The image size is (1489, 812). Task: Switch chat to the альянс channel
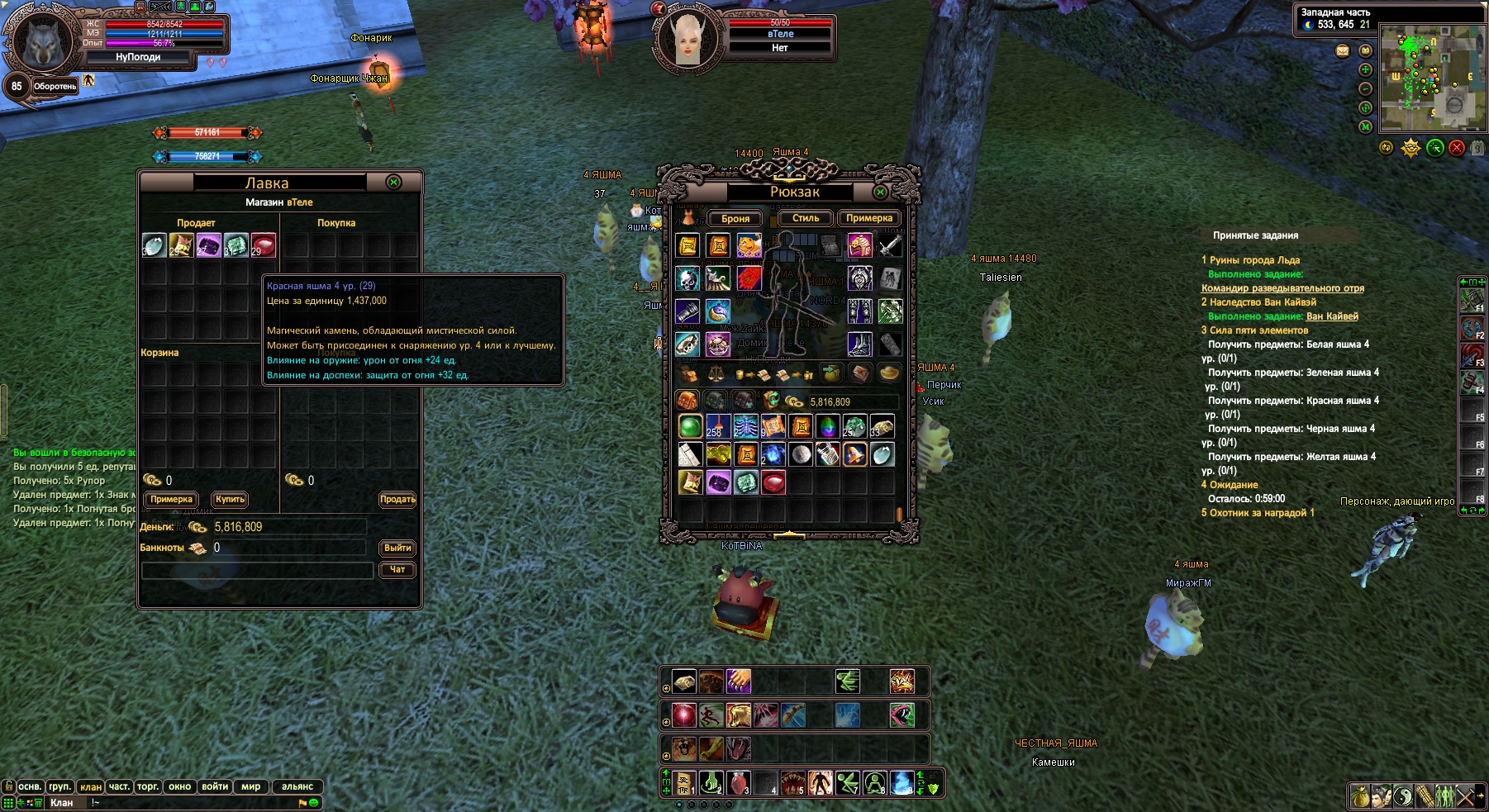click(297, 786)
